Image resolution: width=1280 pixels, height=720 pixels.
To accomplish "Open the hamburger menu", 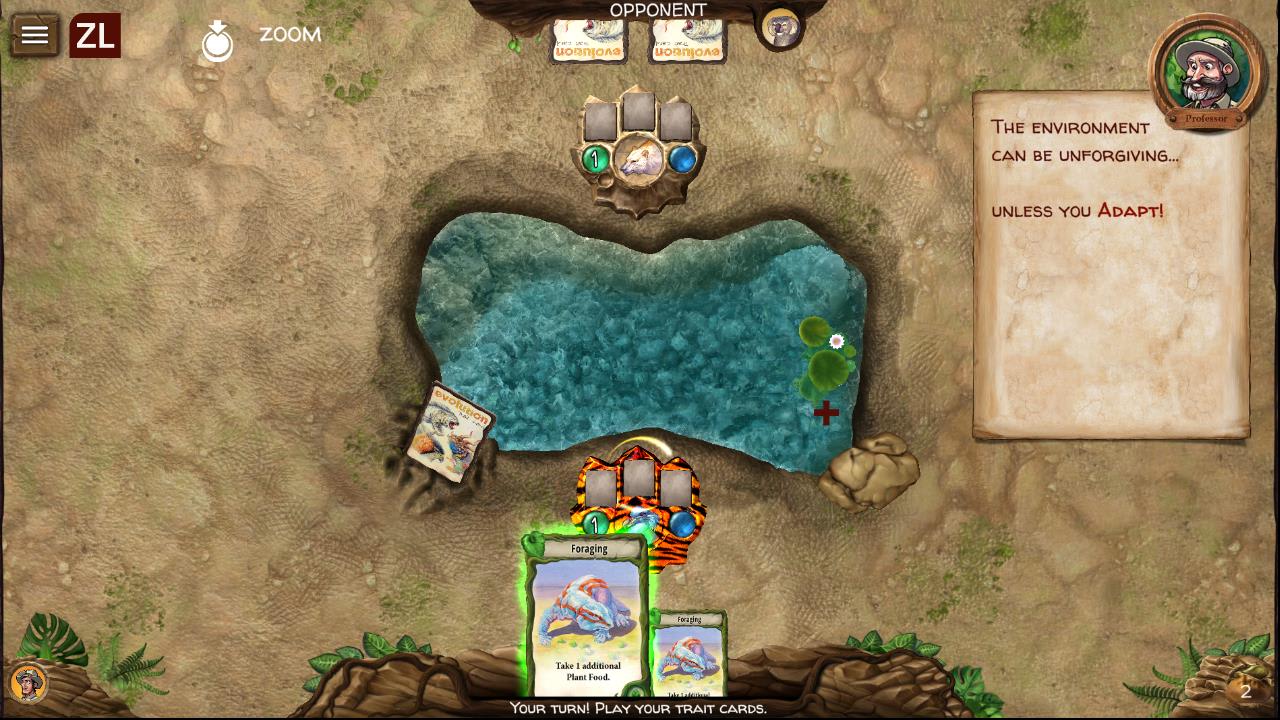I will [35, 34].
